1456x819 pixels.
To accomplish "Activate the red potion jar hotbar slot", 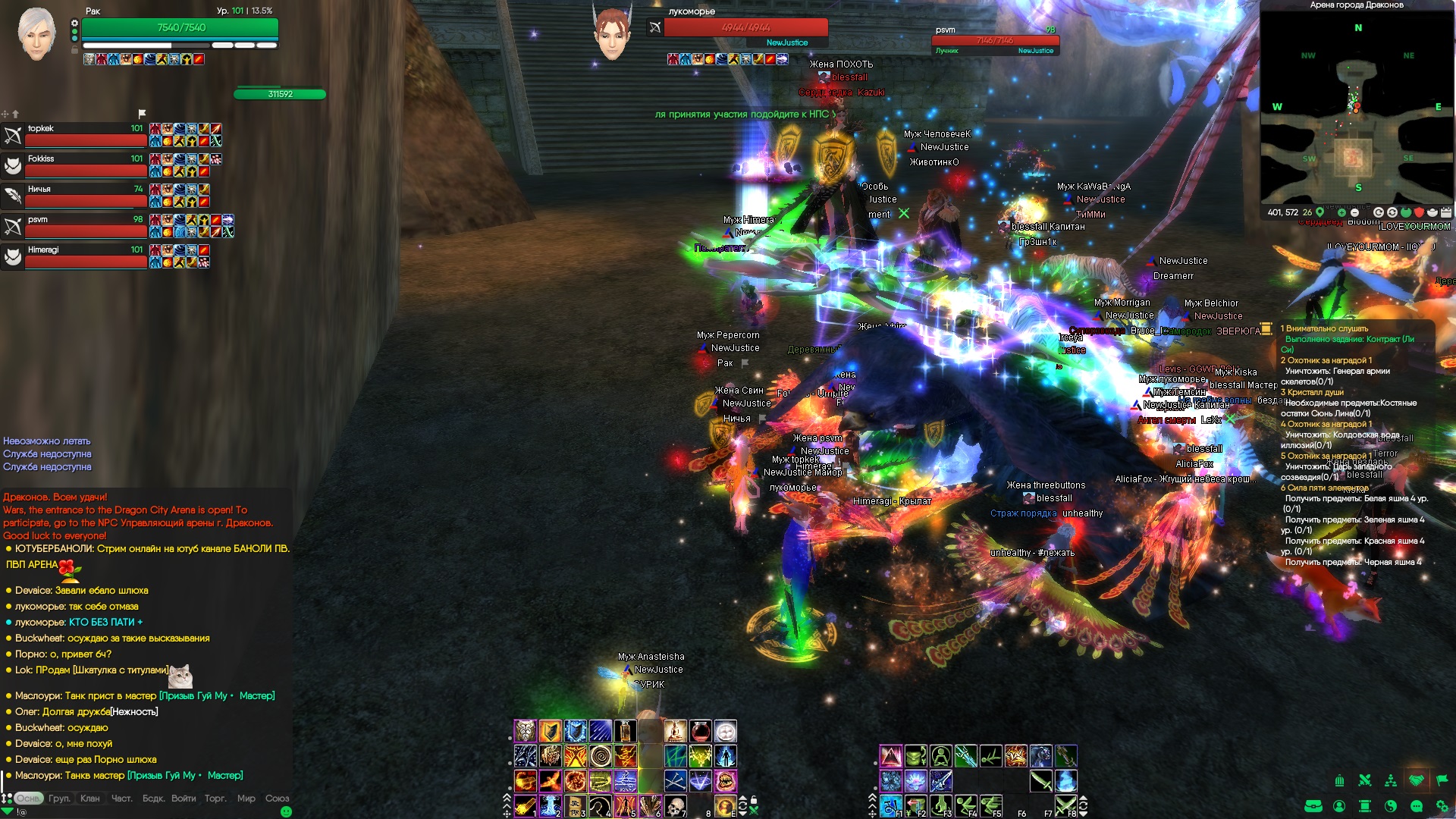I will coord(701,731).
